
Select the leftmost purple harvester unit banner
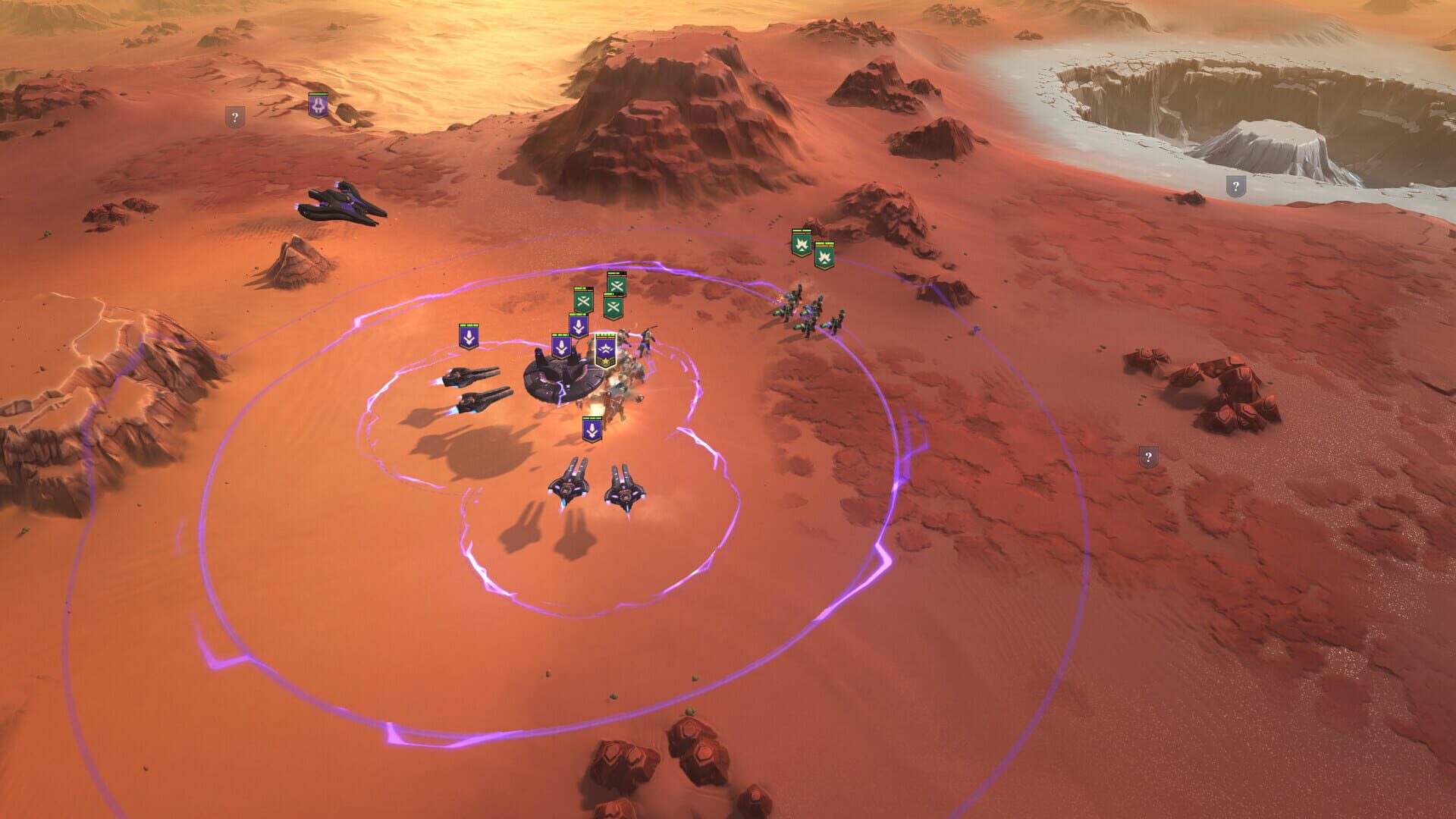469,337
